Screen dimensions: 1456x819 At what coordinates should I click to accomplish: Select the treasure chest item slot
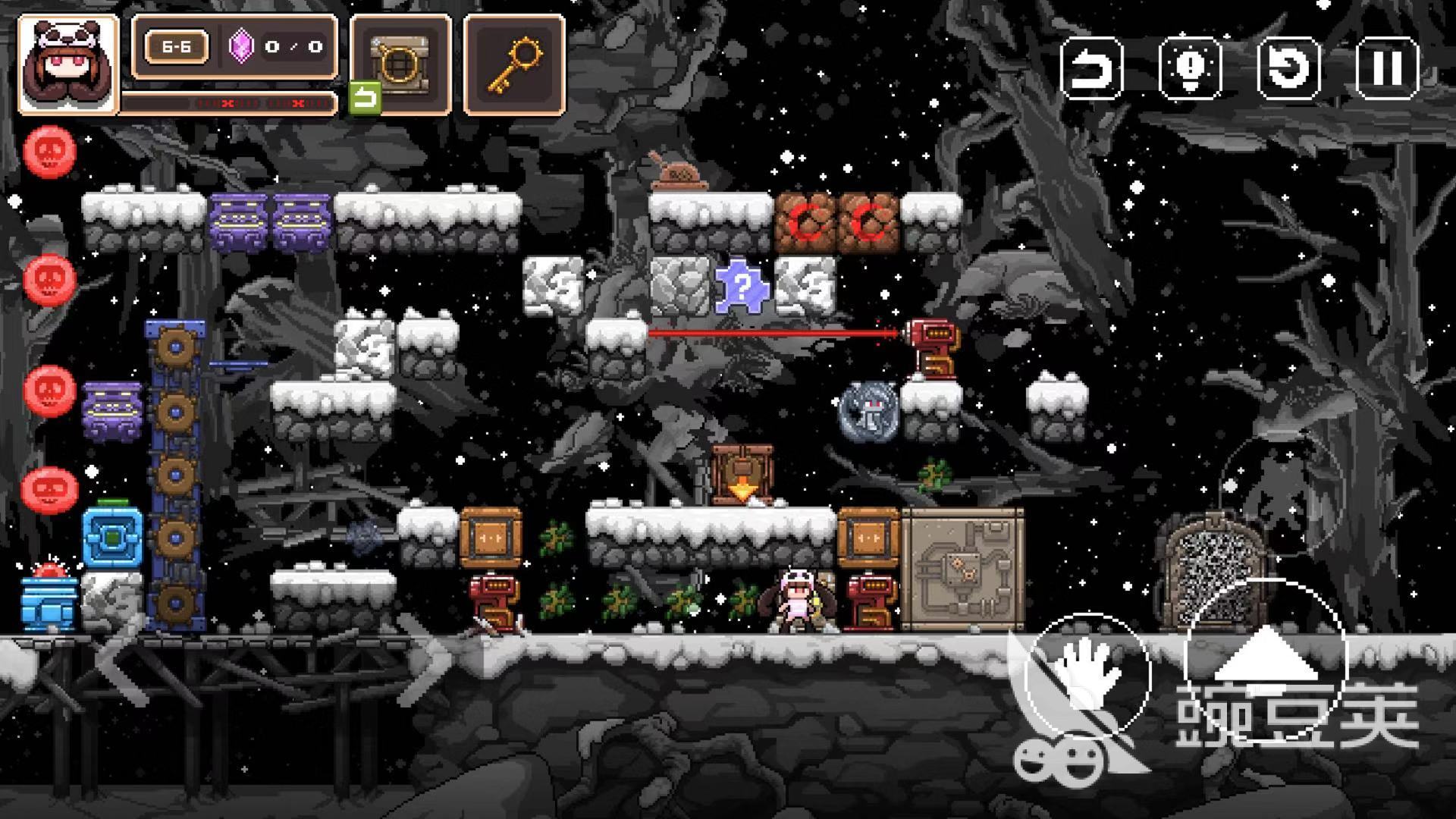point(400,64)
